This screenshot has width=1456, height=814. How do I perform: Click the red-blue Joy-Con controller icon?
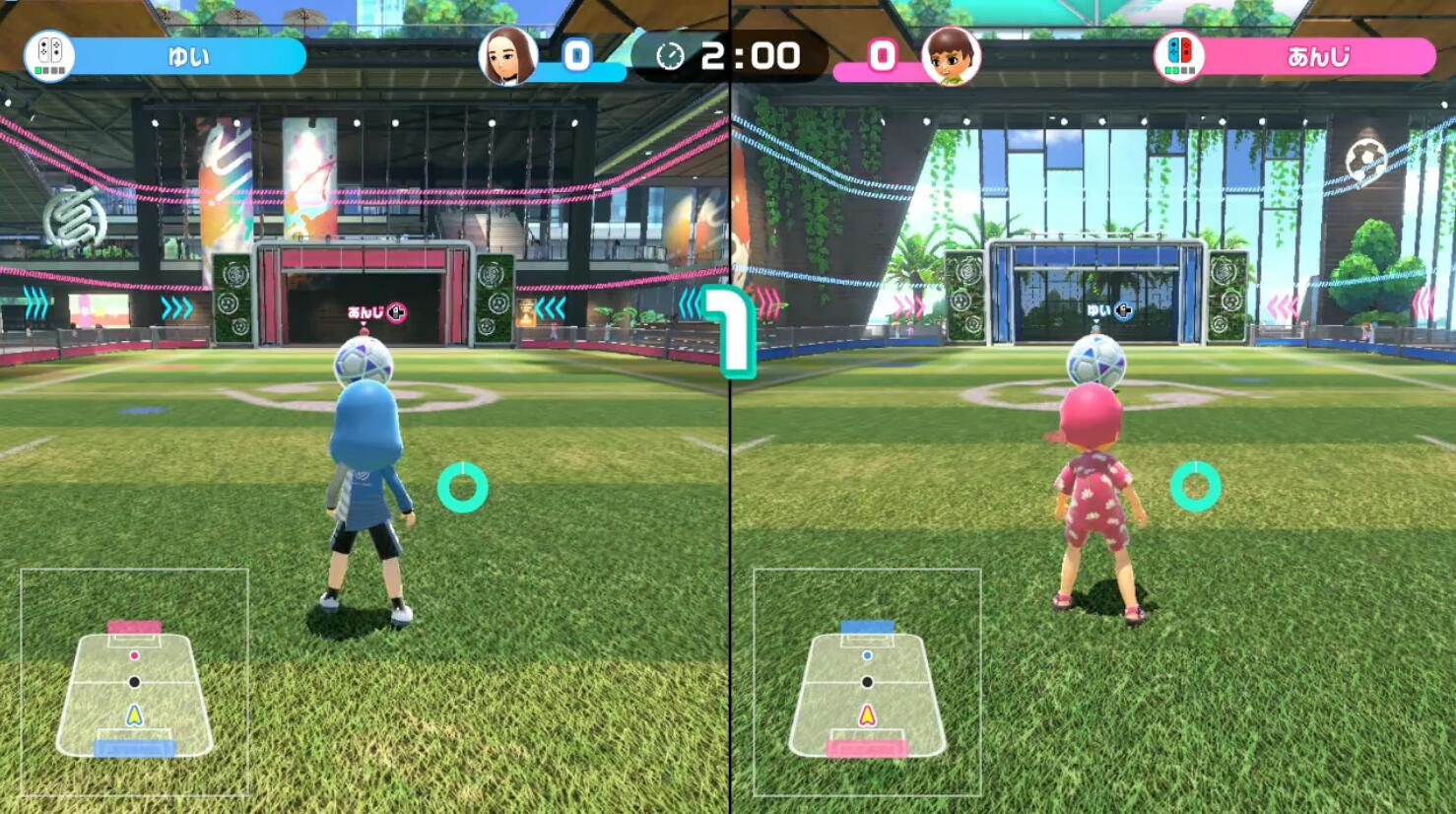pos(1178,55)
